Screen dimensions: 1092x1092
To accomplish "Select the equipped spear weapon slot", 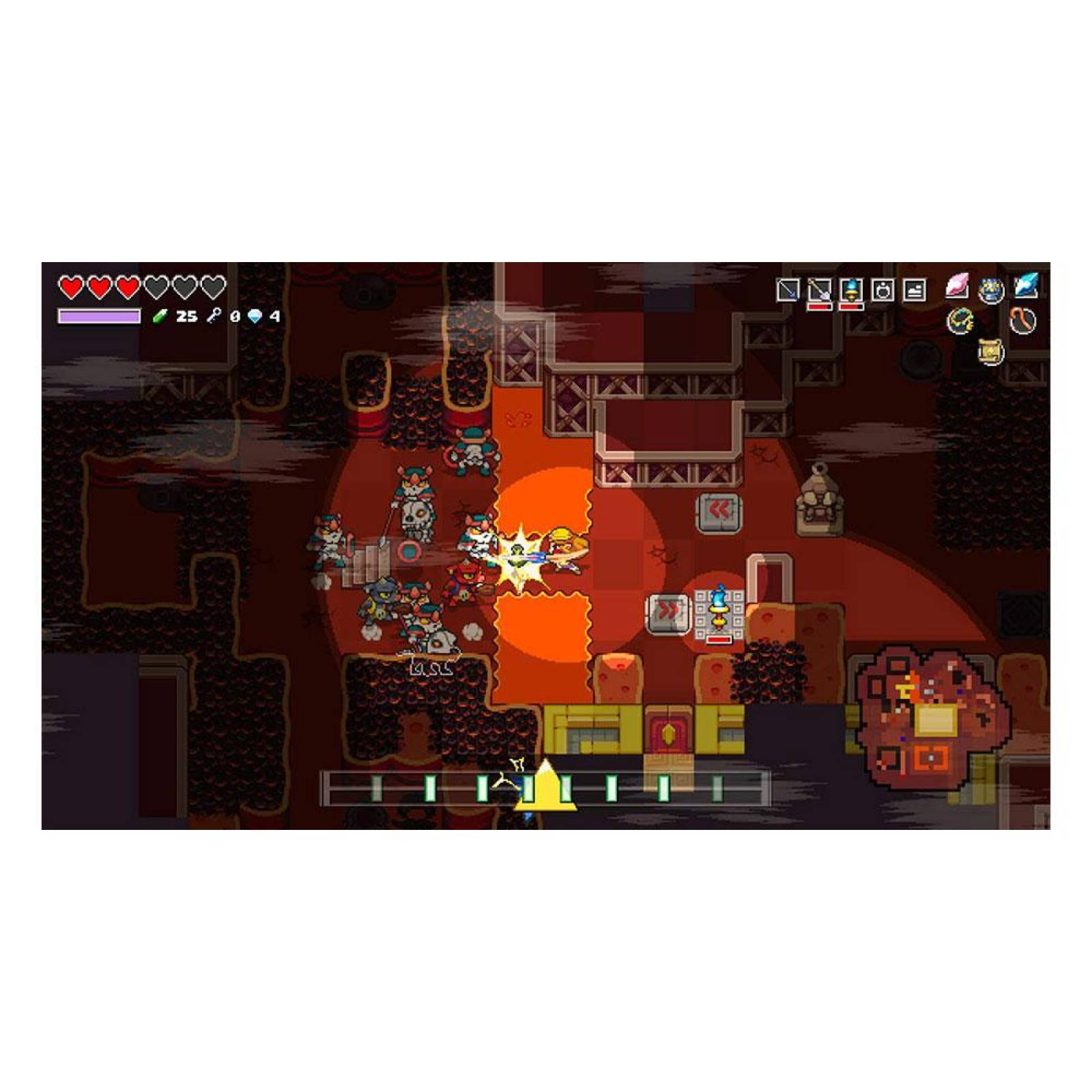I will (x=788, y=289).
